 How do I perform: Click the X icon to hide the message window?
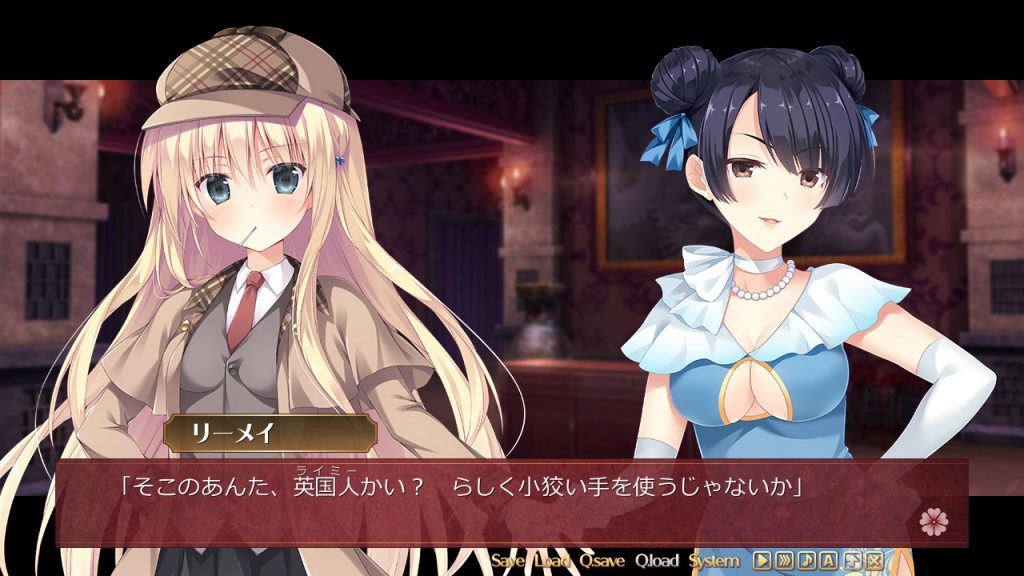tap(875, 561)
